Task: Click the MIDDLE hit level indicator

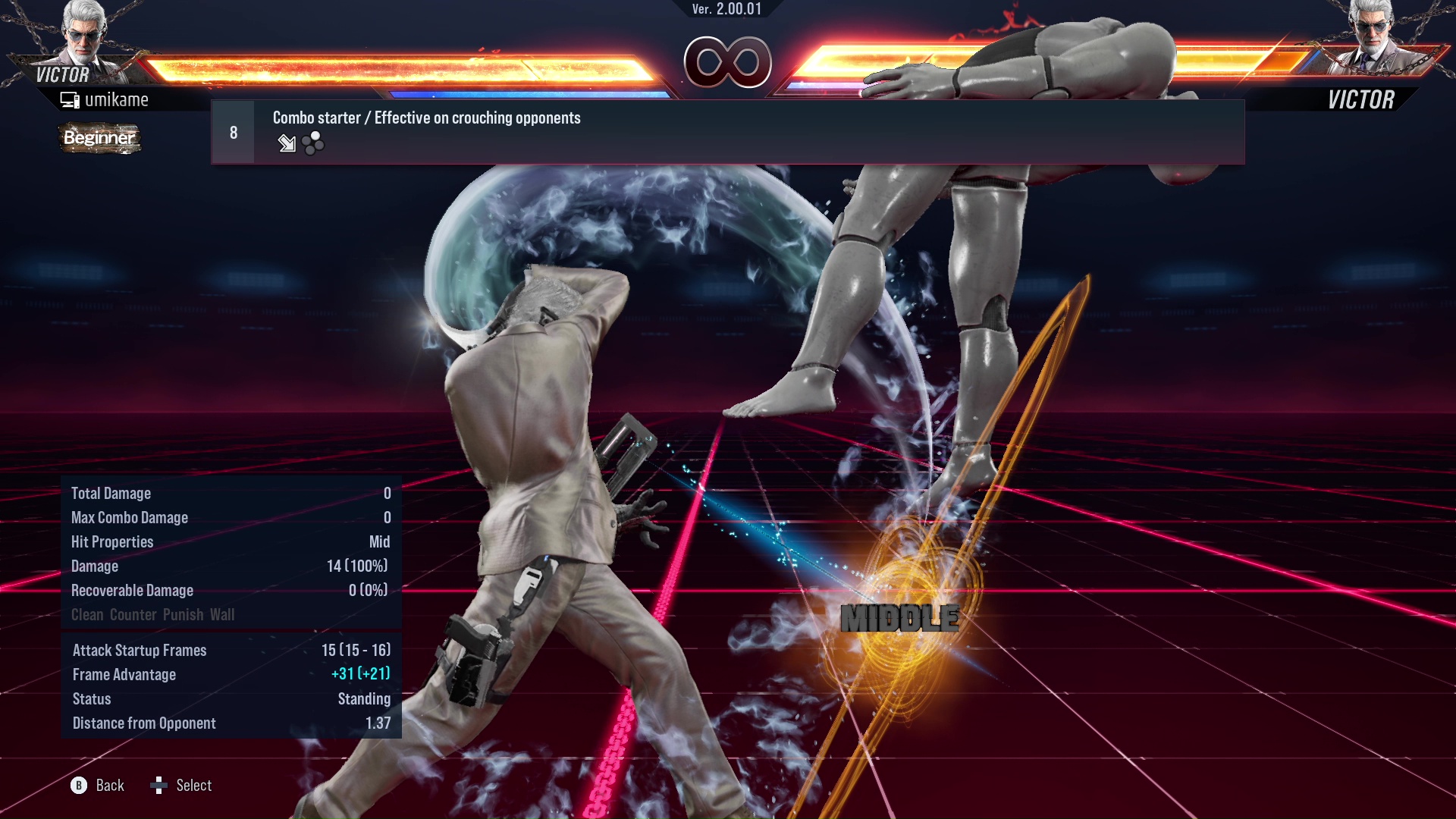Action: click(x=901, y=618)
